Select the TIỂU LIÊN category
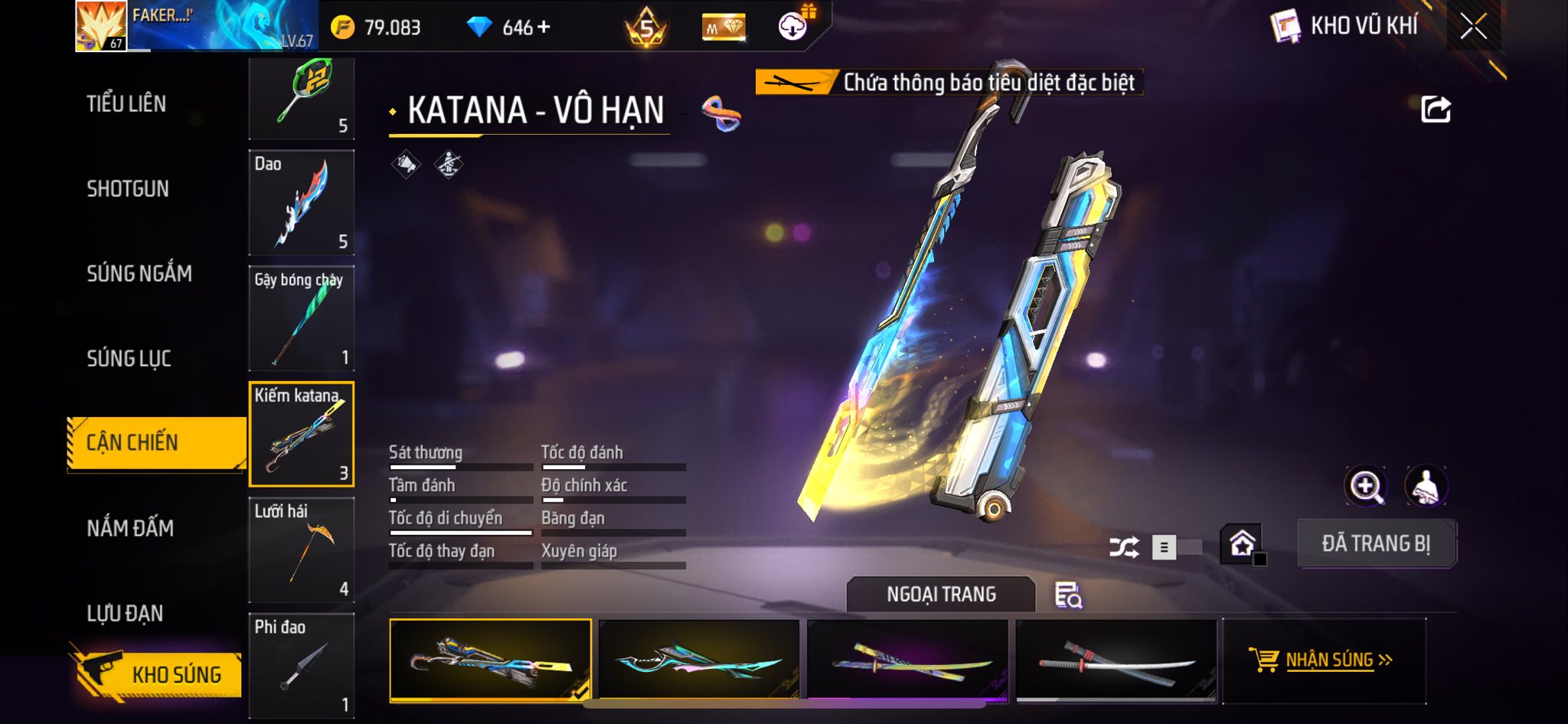This screenshot has width=1568, height=724. click(x=126, y=104)
